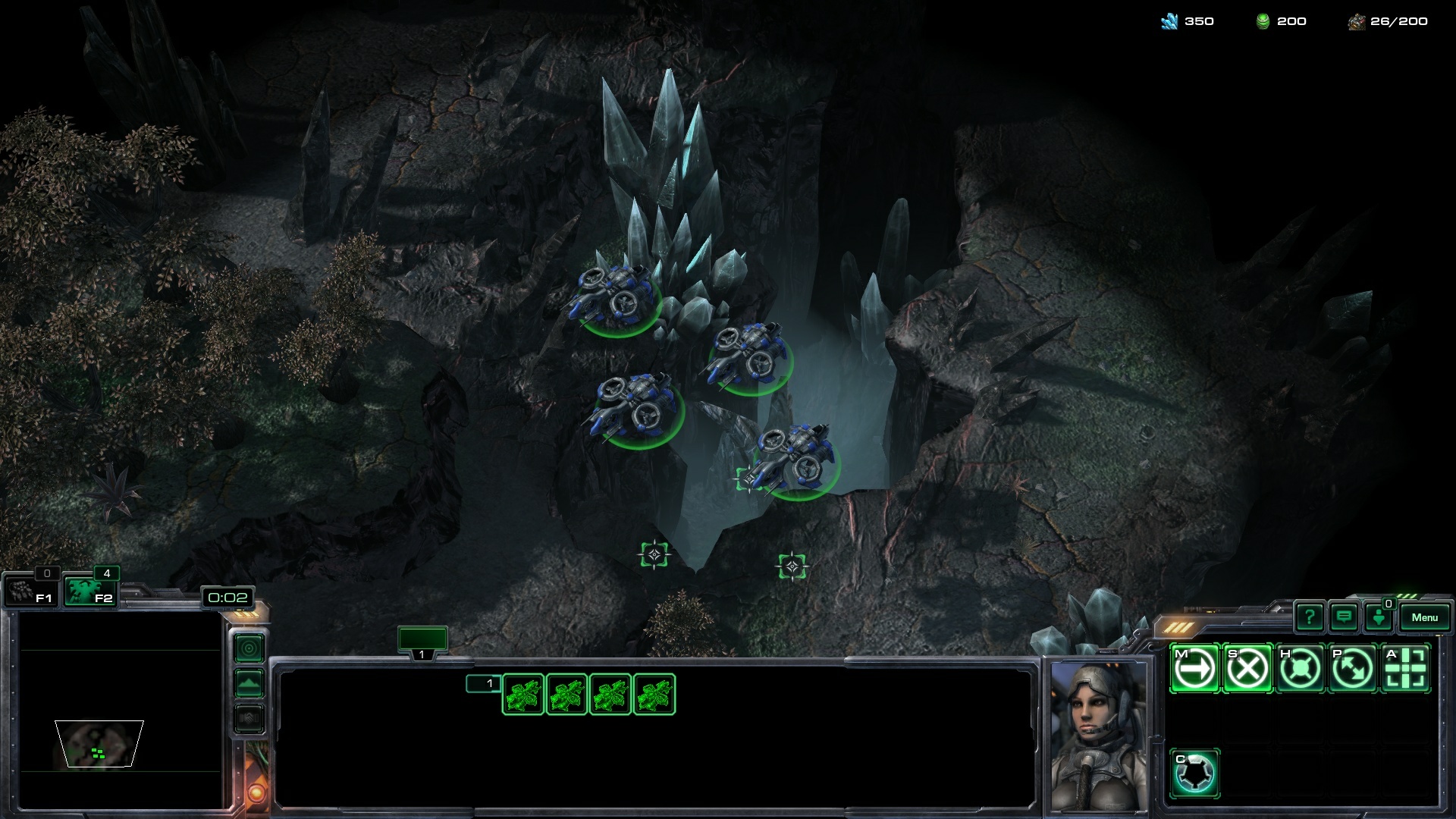Choose the Patrol command
The image size is (1456, 819).
point(1353,668)
